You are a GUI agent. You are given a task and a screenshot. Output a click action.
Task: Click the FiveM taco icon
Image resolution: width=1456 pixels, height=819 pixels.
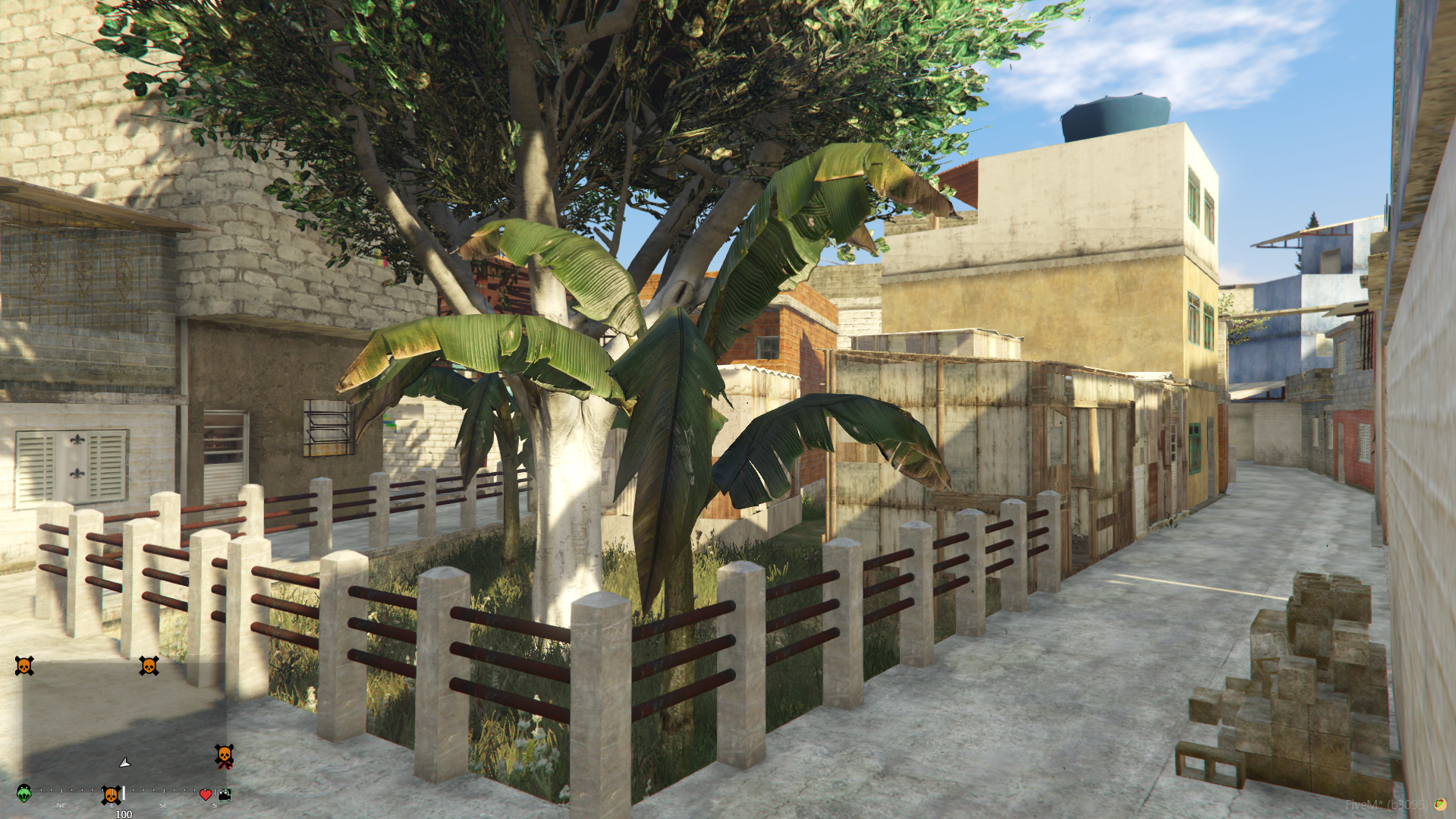click(x=1439, y=805)
